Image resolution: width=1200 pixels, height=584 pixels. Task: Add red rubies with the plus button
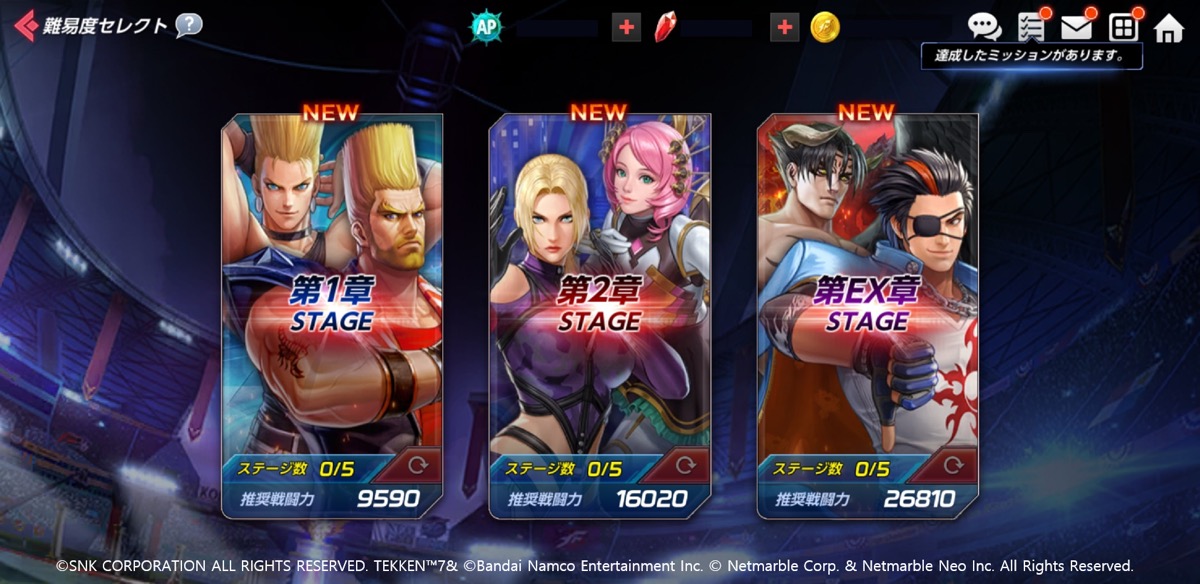[x=785, y=27]
